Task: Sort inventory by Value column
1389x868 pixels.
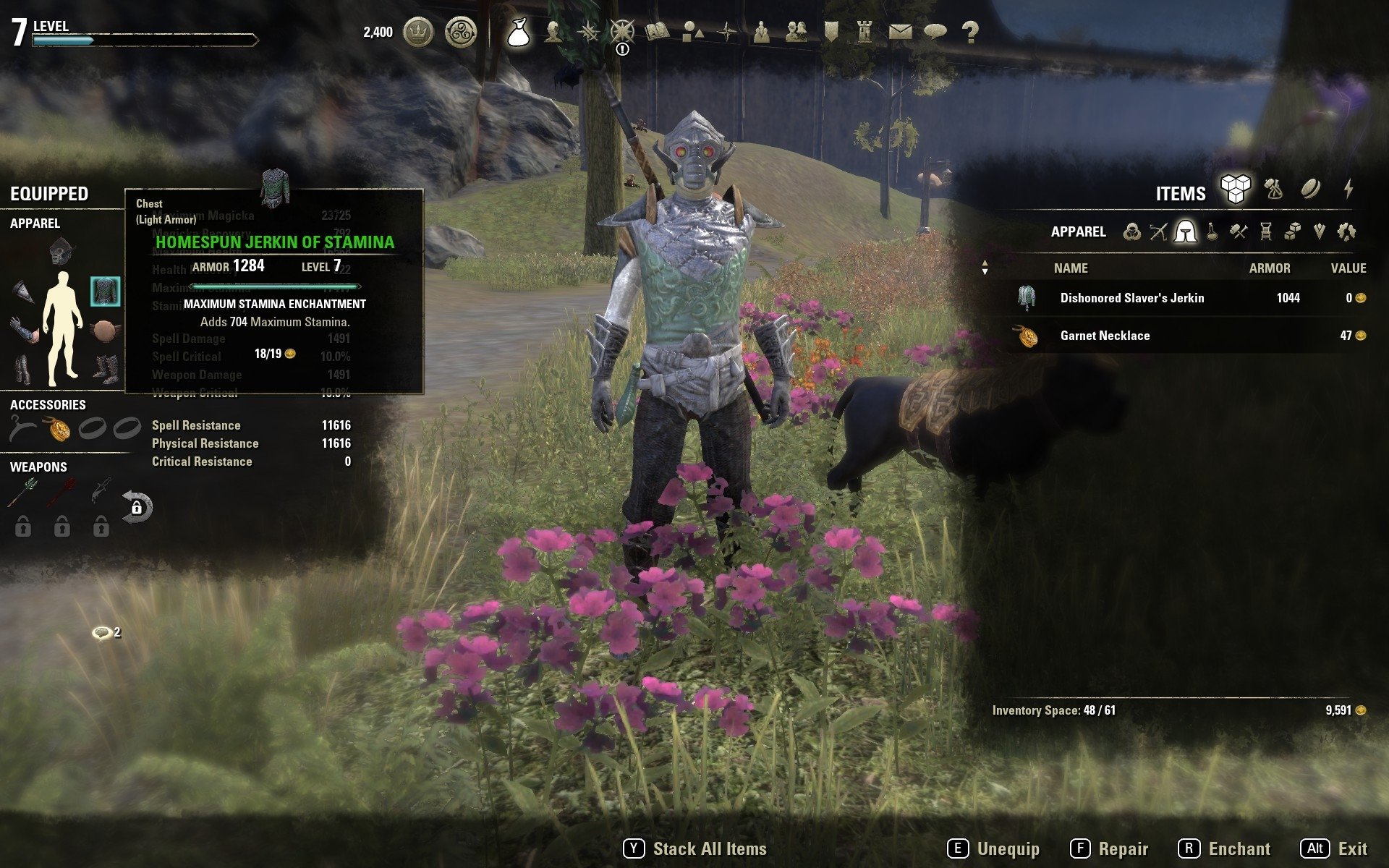Action: 1348,268
